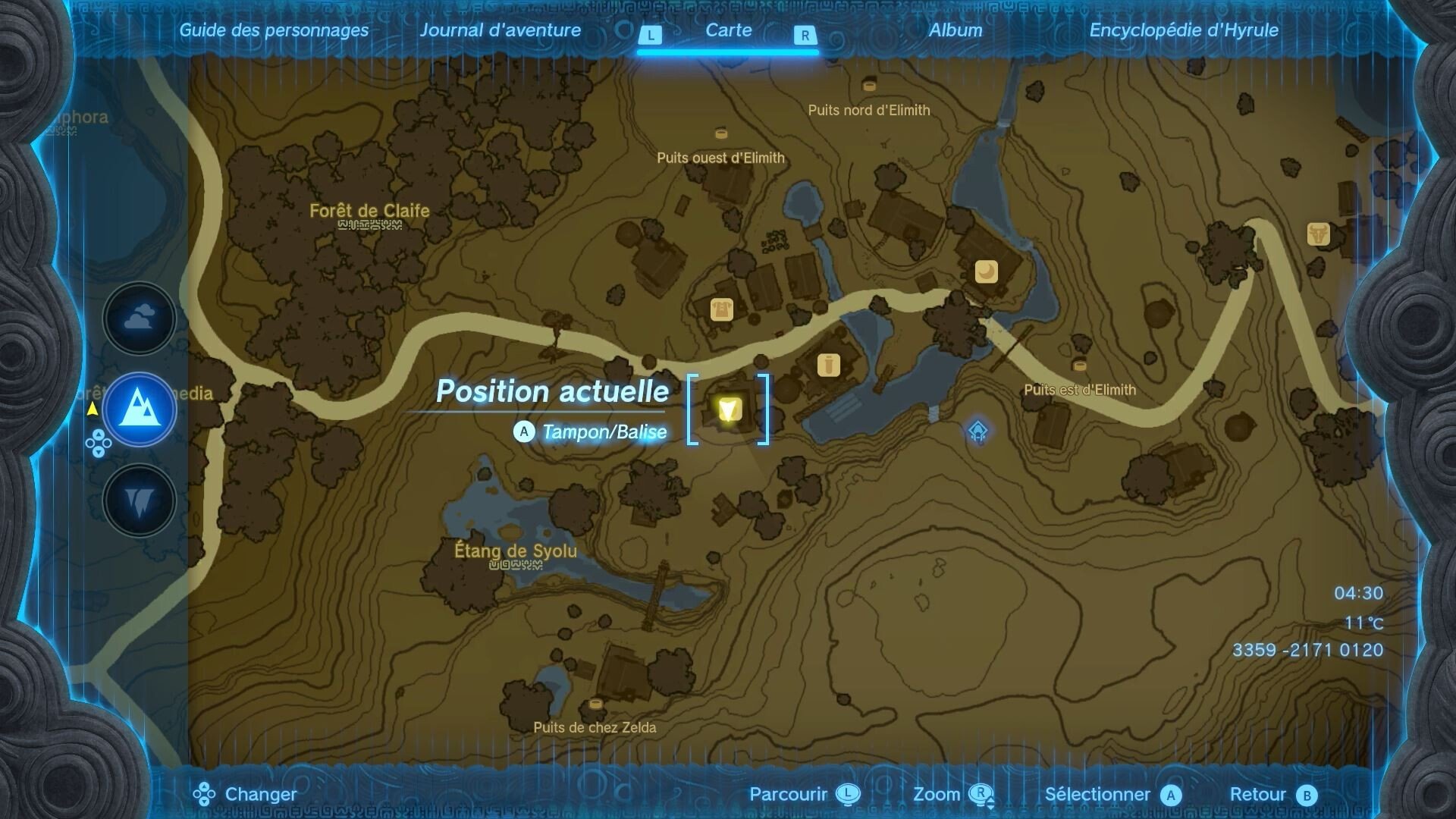This screenshot has height=819, width=1456.
Task: Click the Puits de chez Zelda well marker
Action: coord(595,704)
